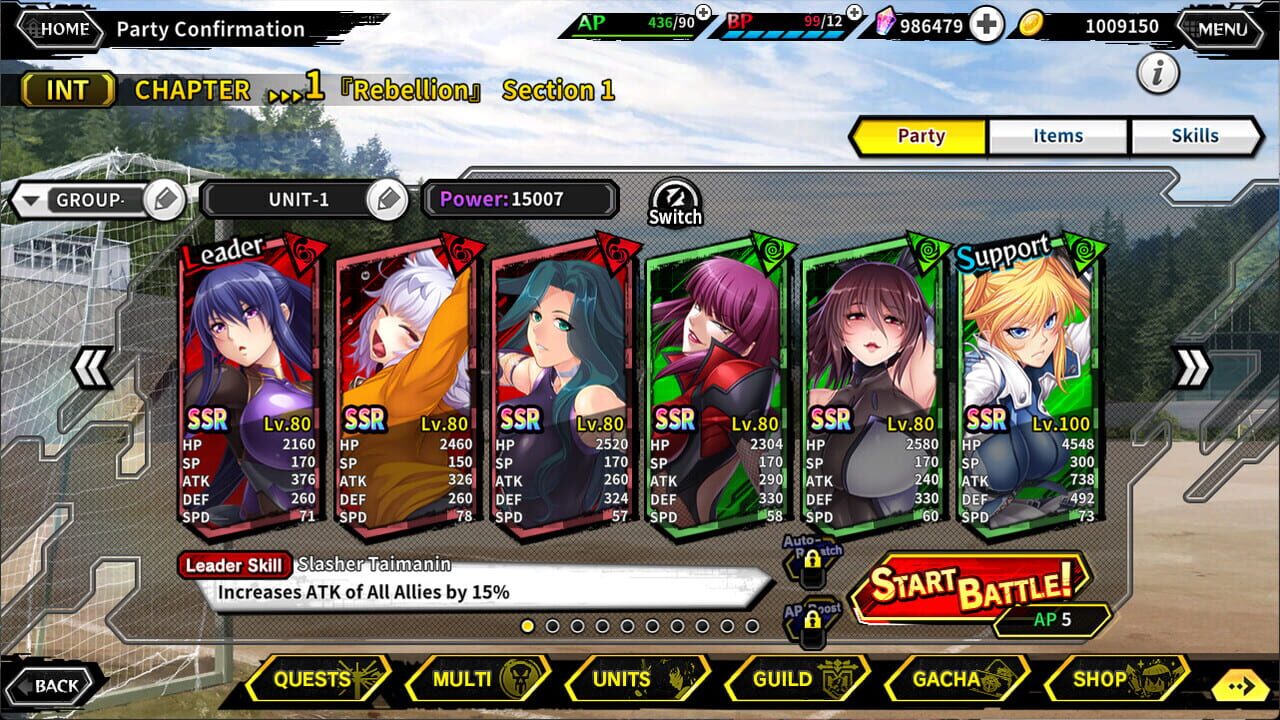Open the GUILD menu icon
Image resolution: width=1280 pixels, height=720 pixels.
(x=796, y=677)
